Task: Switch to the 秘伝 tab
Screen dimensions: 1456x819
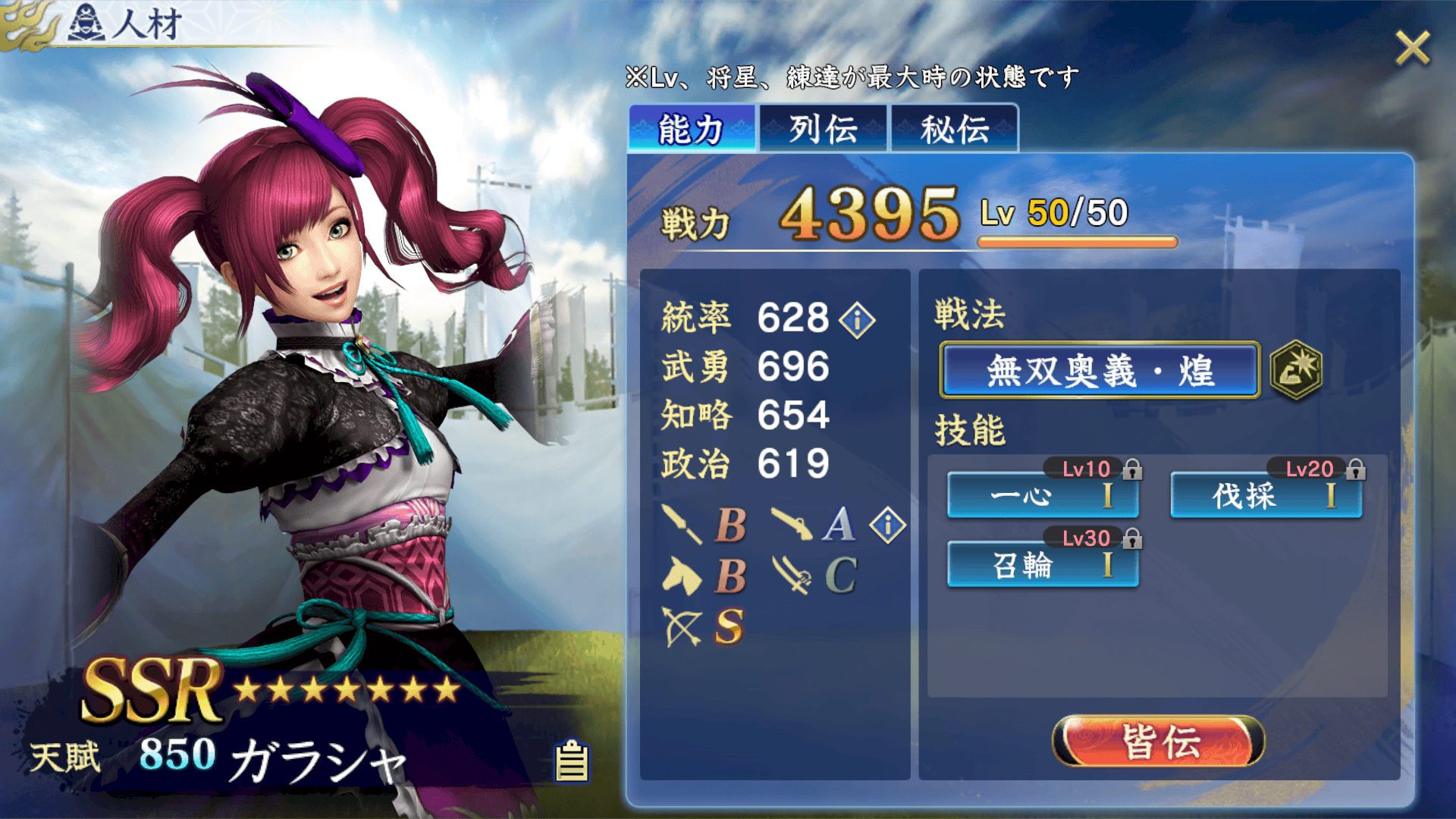Action: 954,129
